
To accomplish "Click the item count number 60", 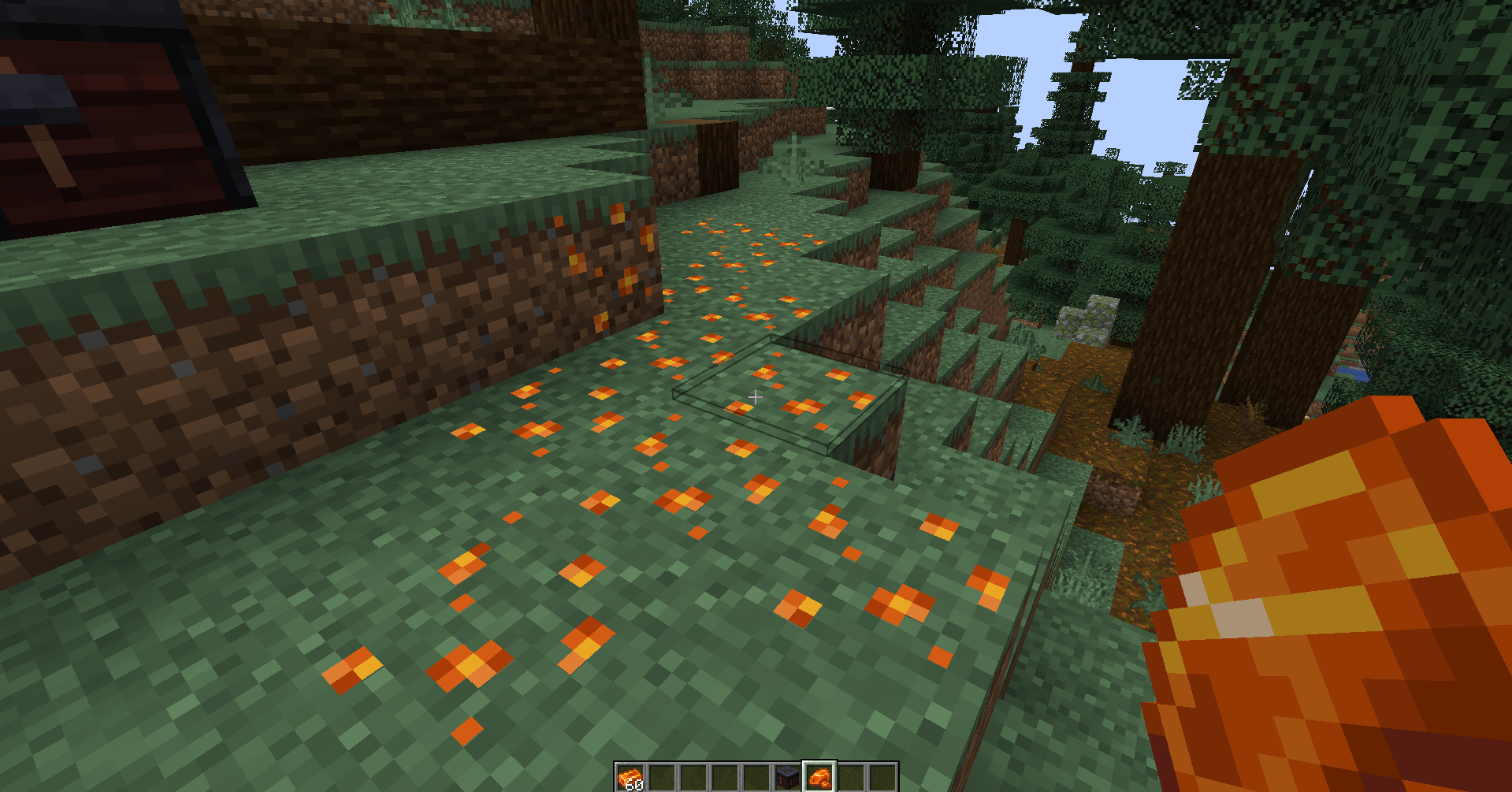I will [x=634, y=784].
